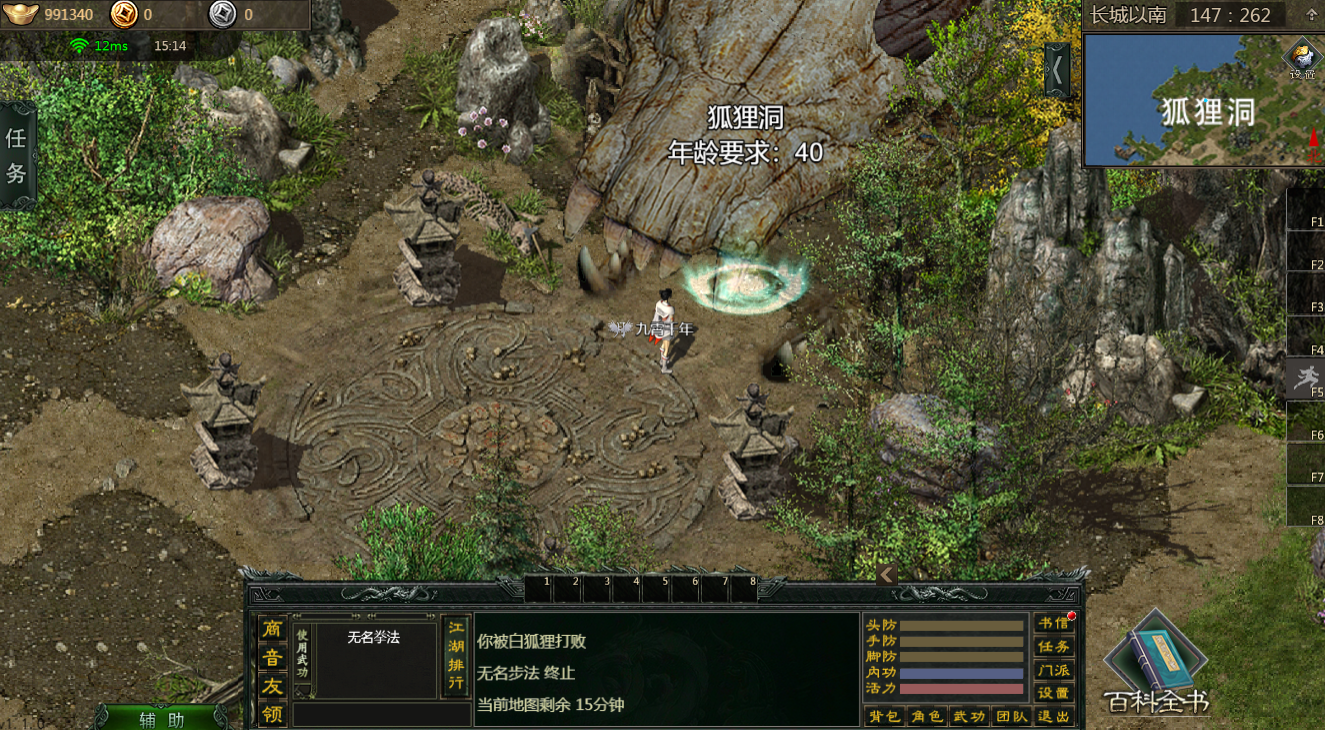This screenshot has height=730, width=1325.
Task: Select the 商 chat channel tab
Action: point(272,629)
